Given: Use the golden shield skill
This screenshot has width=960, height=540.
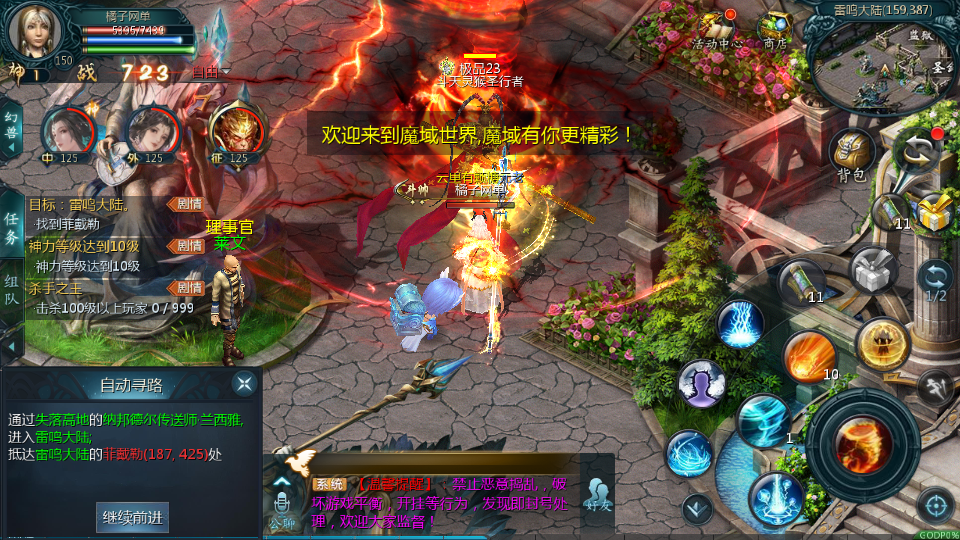Looking at the screenshot, I should [x=881, y=342].
